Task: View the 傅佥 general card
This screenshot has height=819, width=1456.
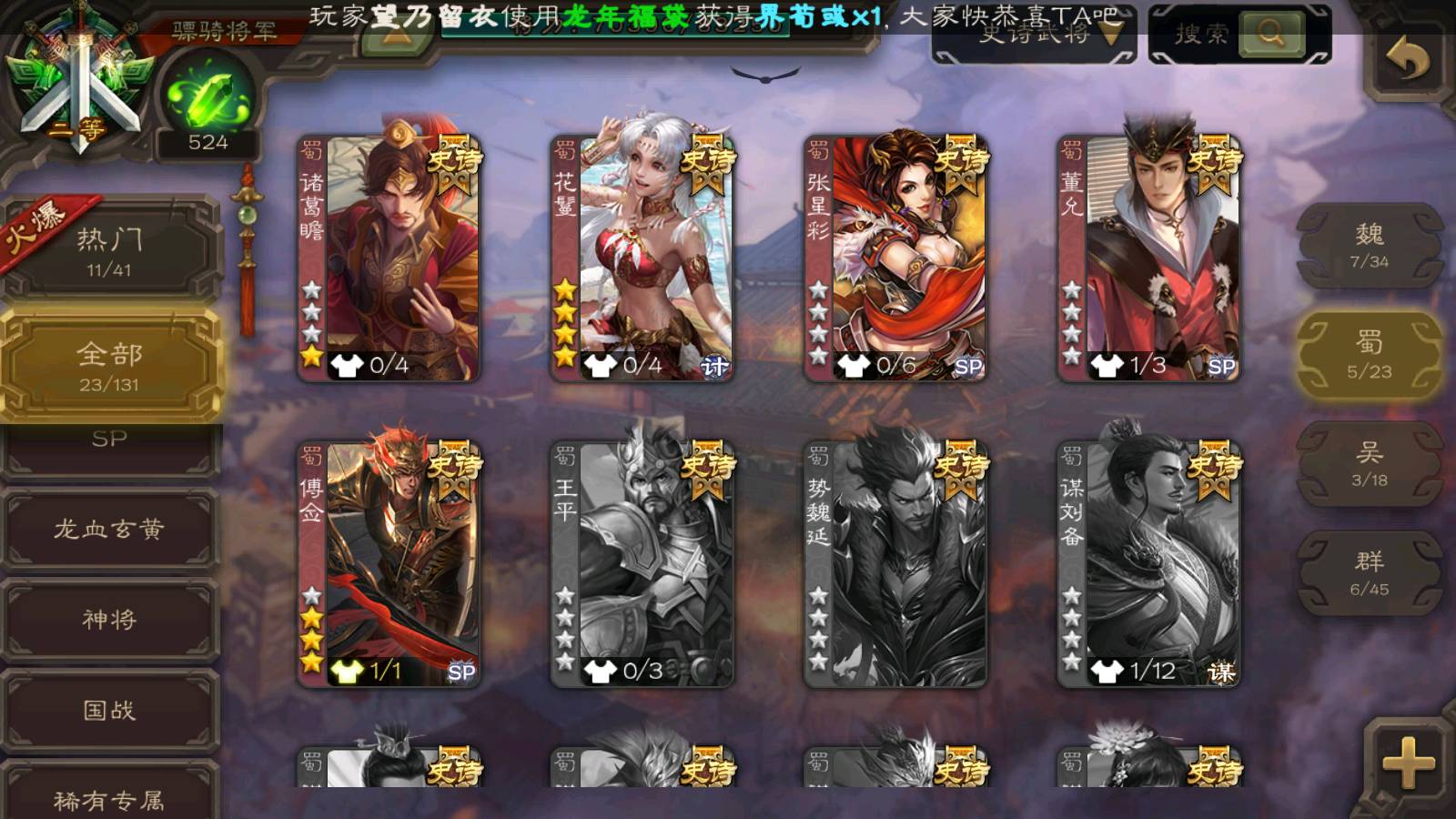Action: pyautogui.click(x=389, y=564)
